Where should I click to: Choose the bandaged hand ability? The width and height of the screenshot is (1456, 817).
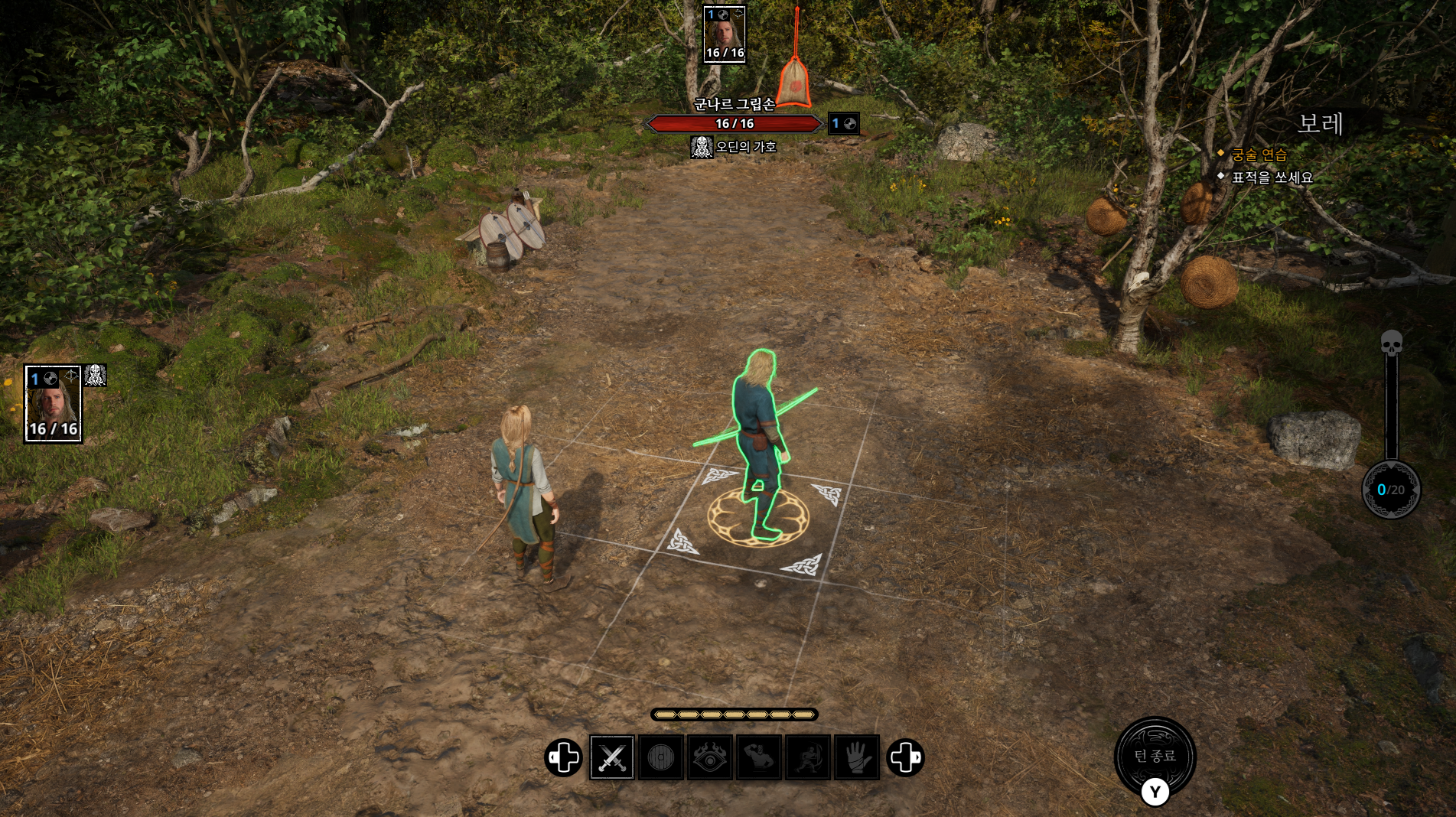(856, 757)
